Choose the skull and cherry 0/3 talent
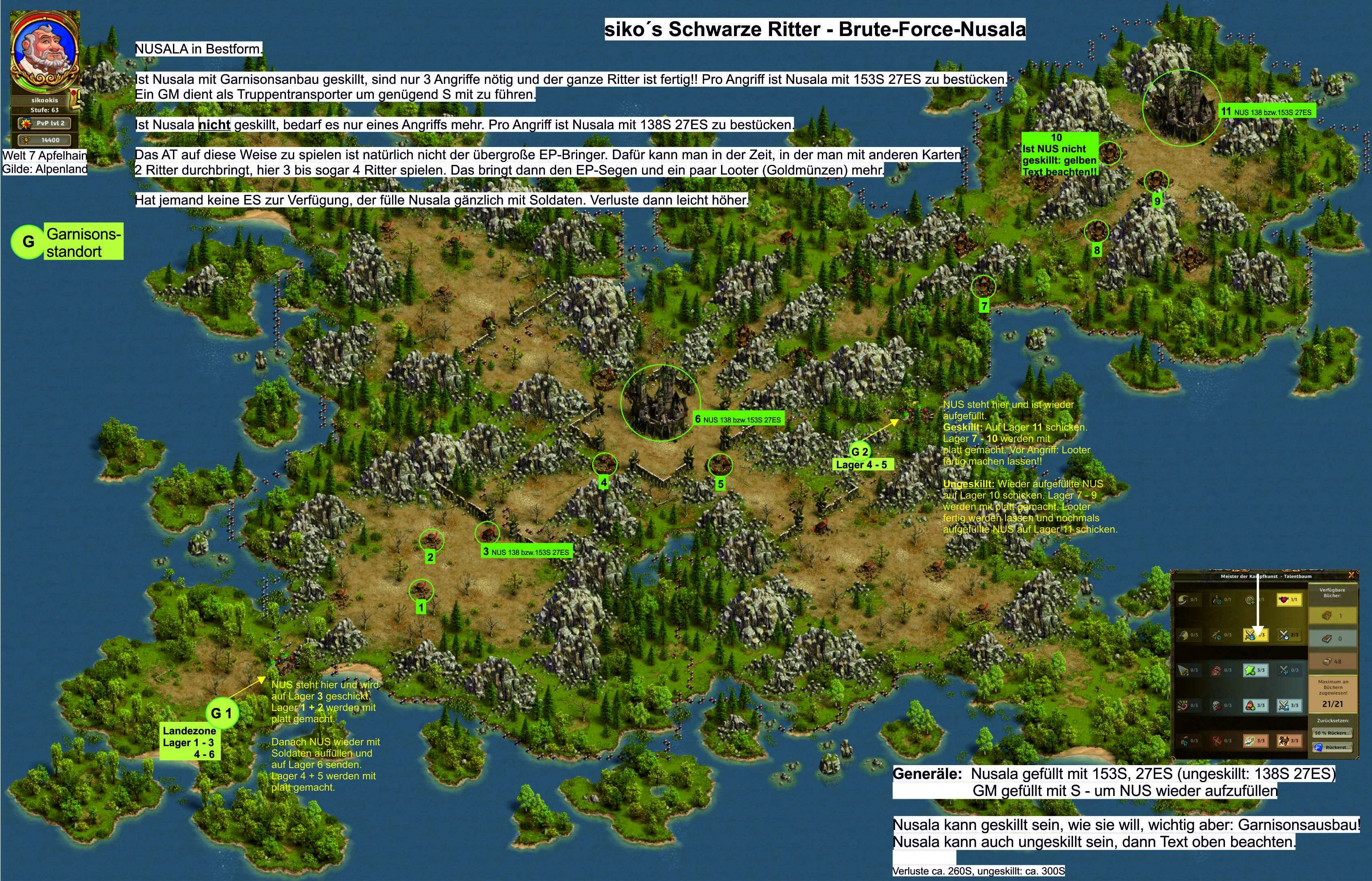 (1222, 705)
